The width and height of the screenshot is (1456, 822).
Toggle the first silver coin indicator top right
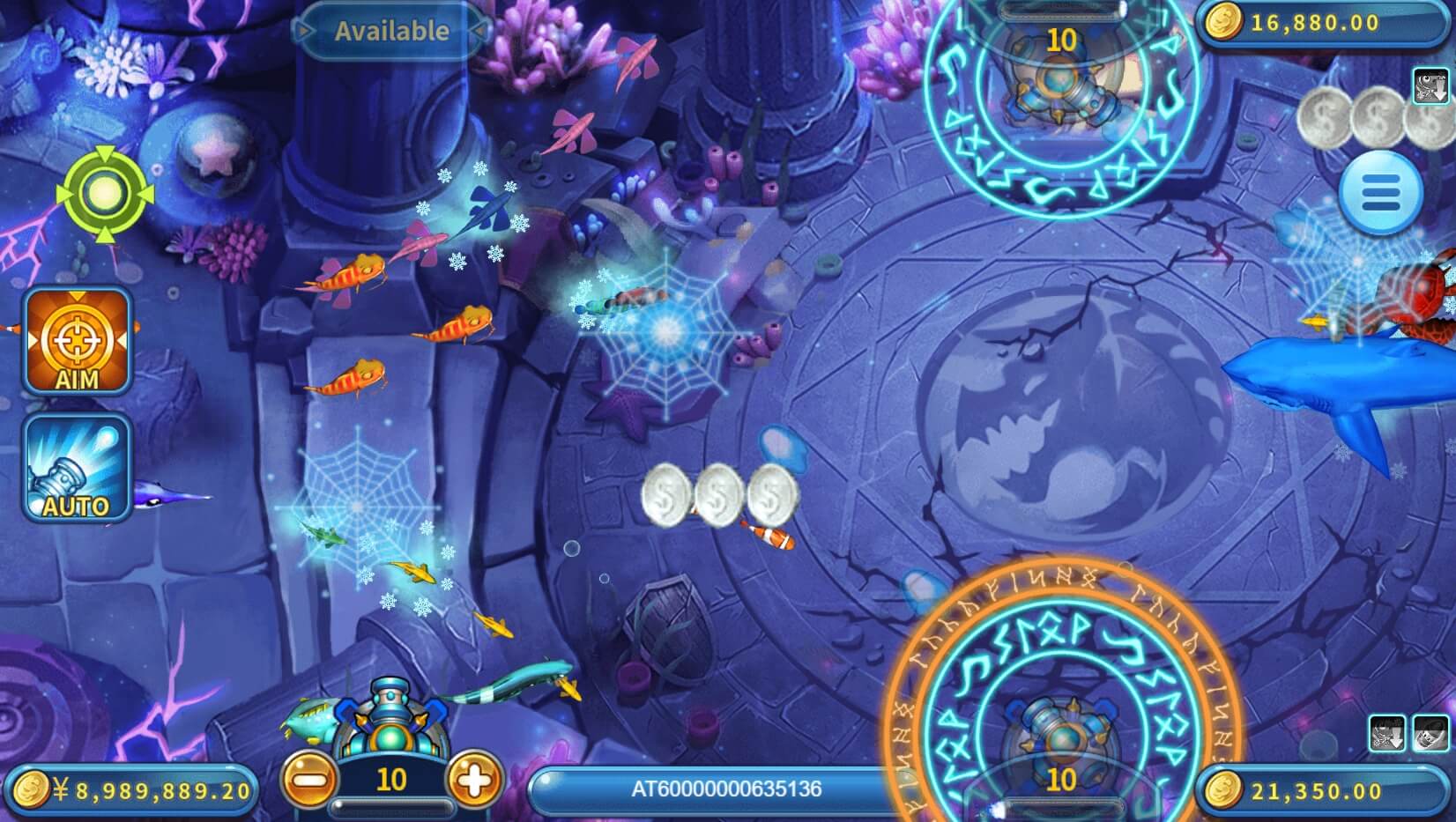(1326, 118)
